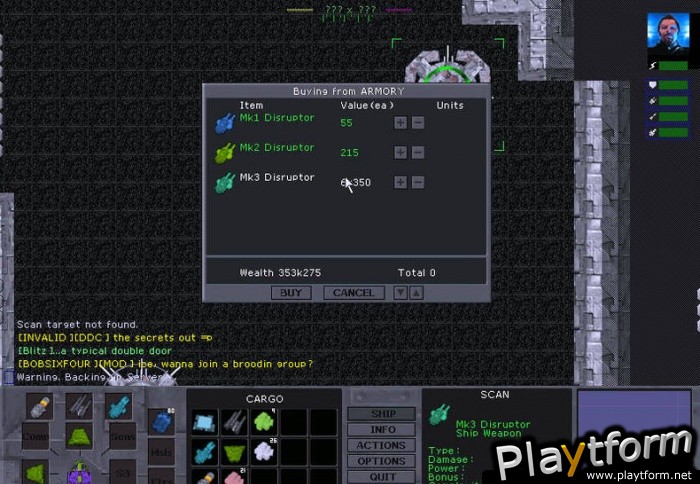This screenshot has width=700, height=484.
Task: Click the player portrait avatar
Action: tap(667, 35)
